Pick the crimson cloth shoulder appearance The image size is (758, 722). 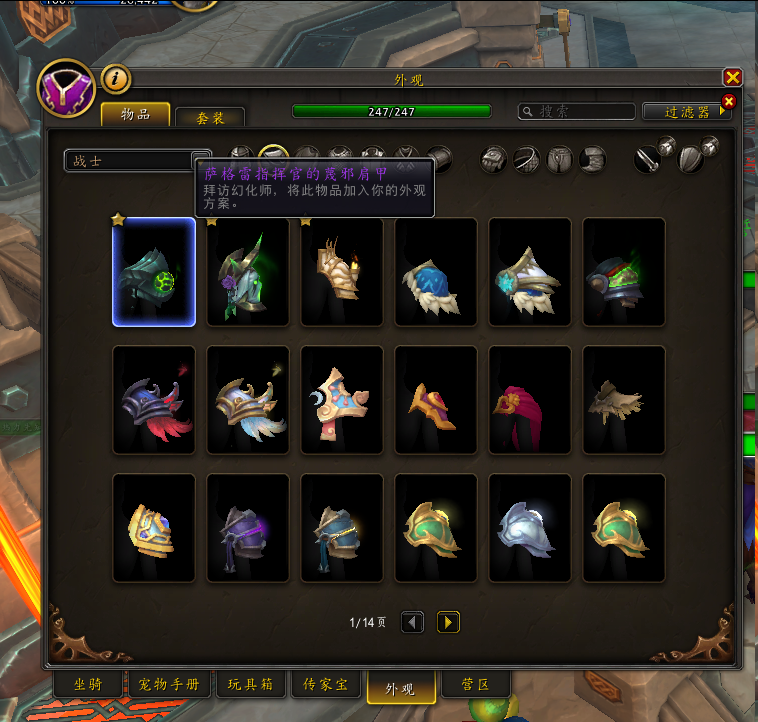tap(530, 400)
